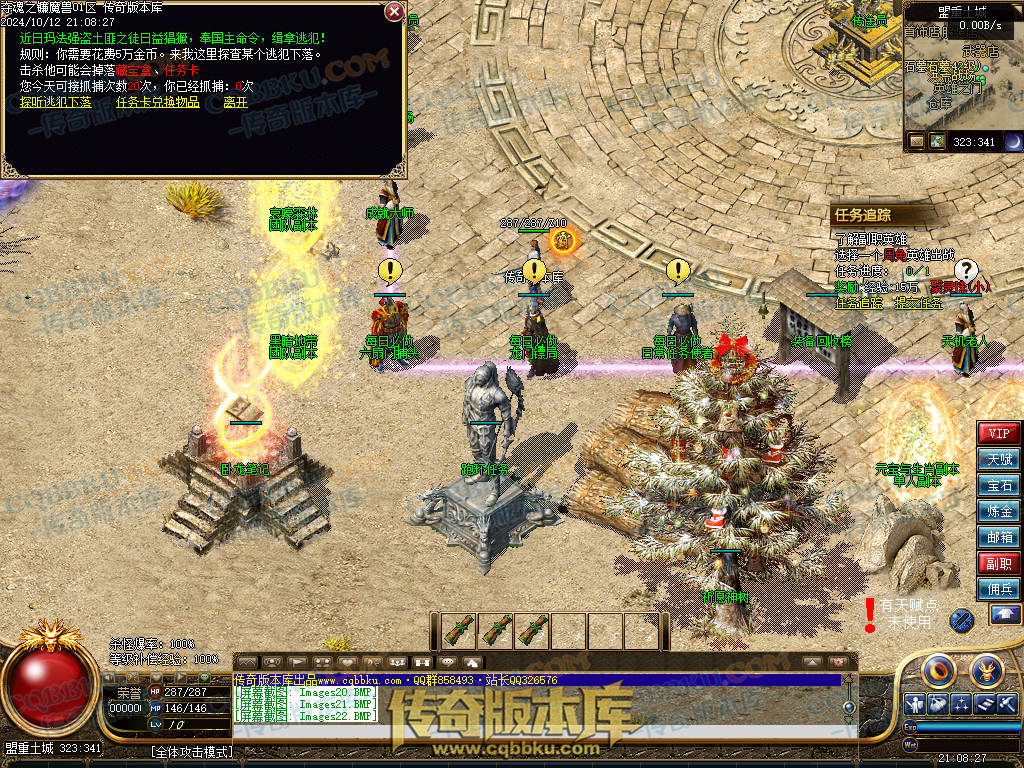Screen dimensions: 1024x768
Task: Close the NPC dialogue window
Action: pos(394,12)
